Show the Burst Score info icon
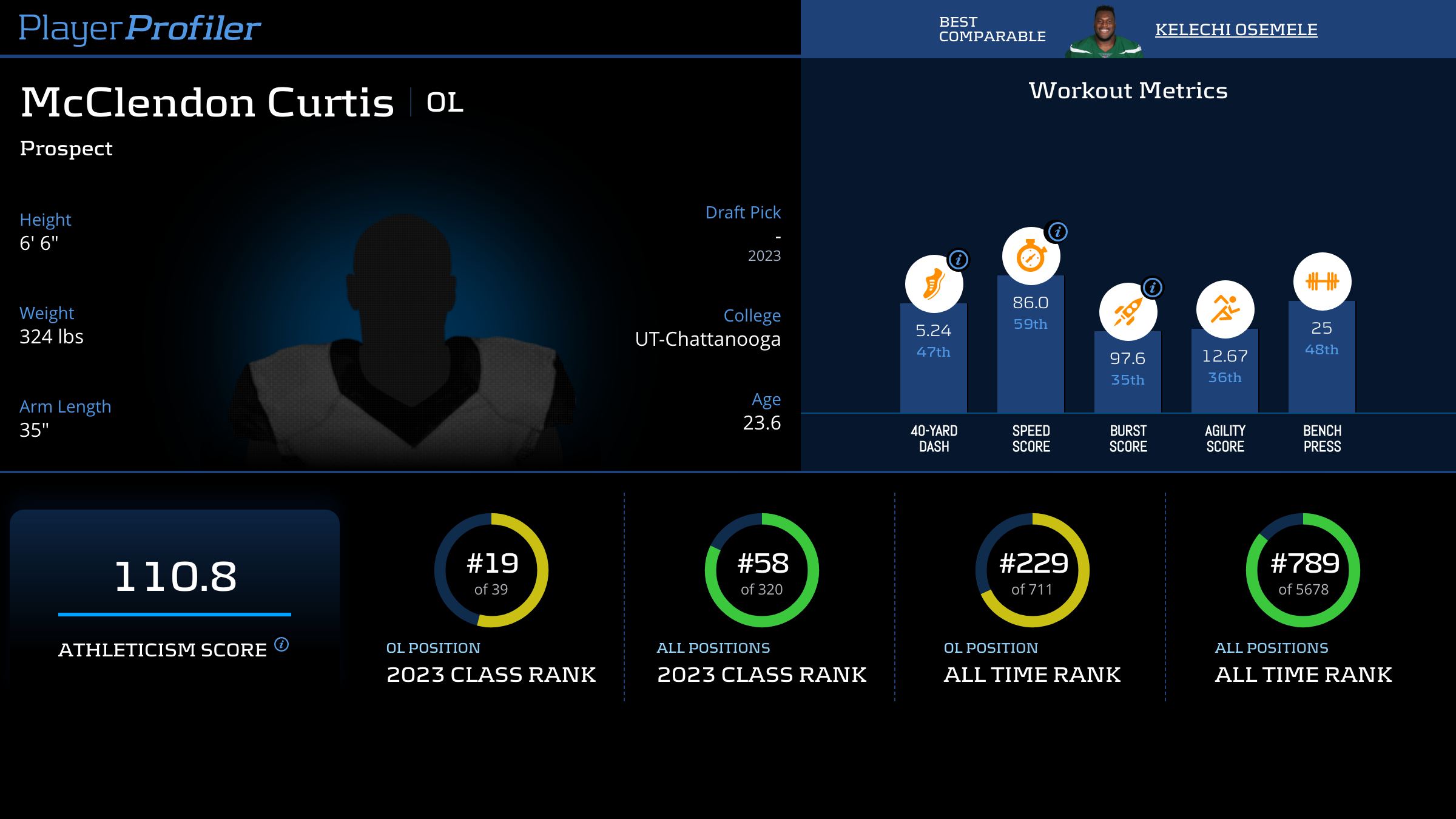 coord(1153,288)
